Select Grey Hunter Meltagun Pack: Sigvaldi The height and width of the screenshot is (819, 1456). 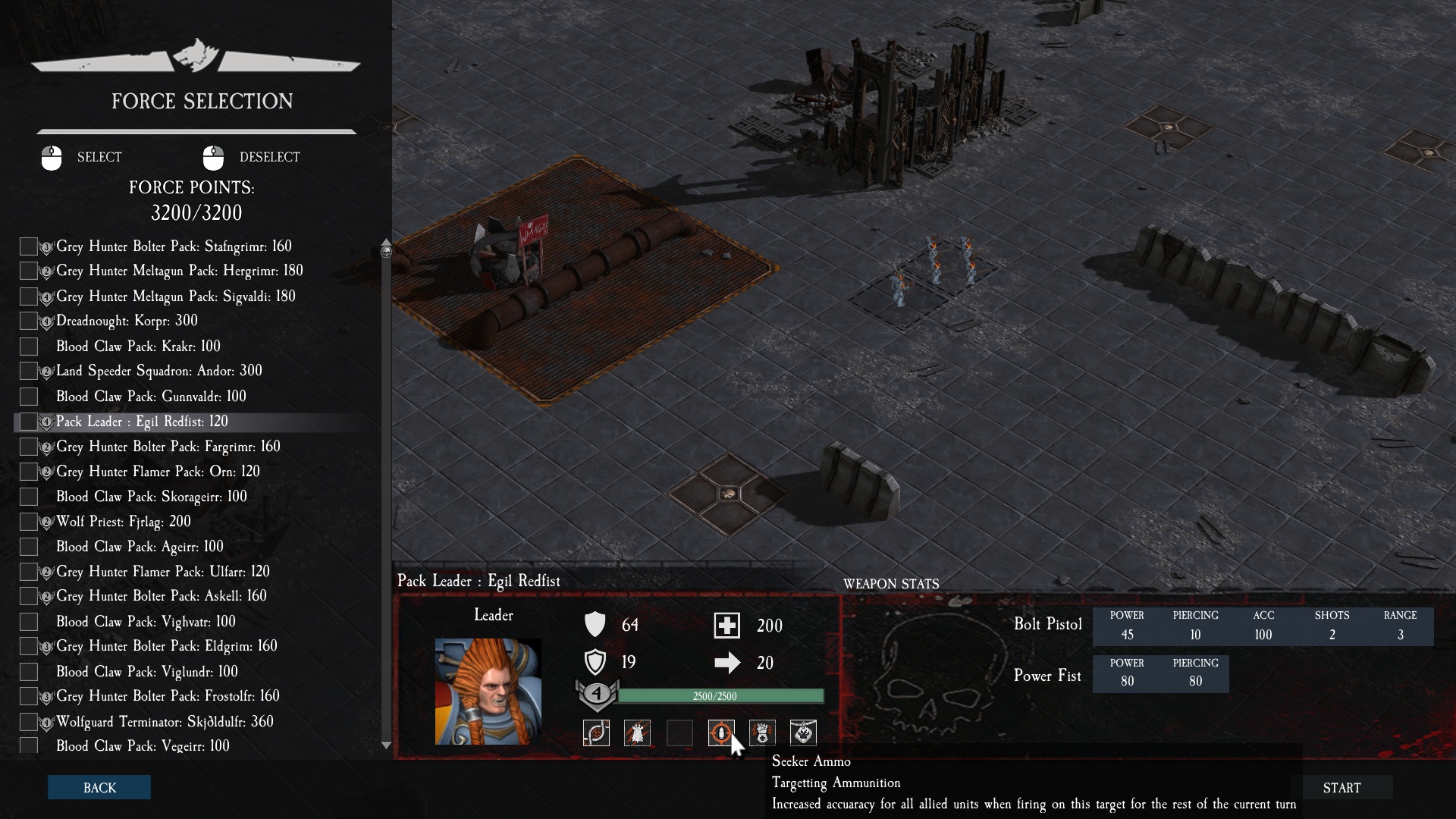pyautogui.click(x=175, y=297)
